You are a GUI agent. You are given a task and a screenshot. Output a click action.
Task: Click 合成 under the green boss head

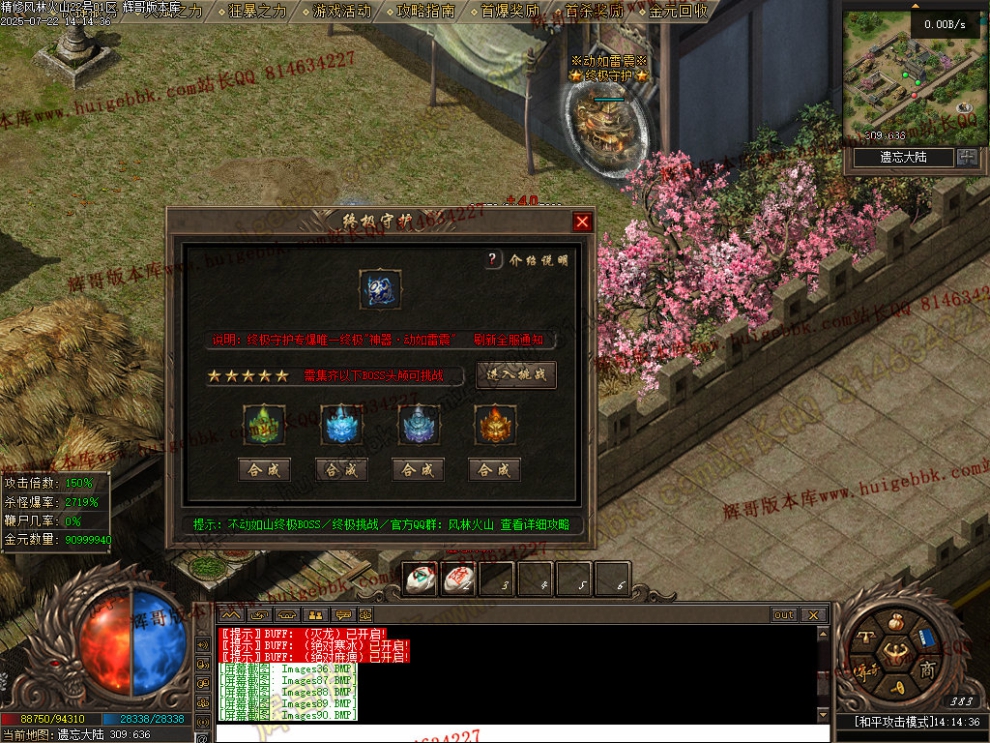pyautogui.click(x=264, y=469)
